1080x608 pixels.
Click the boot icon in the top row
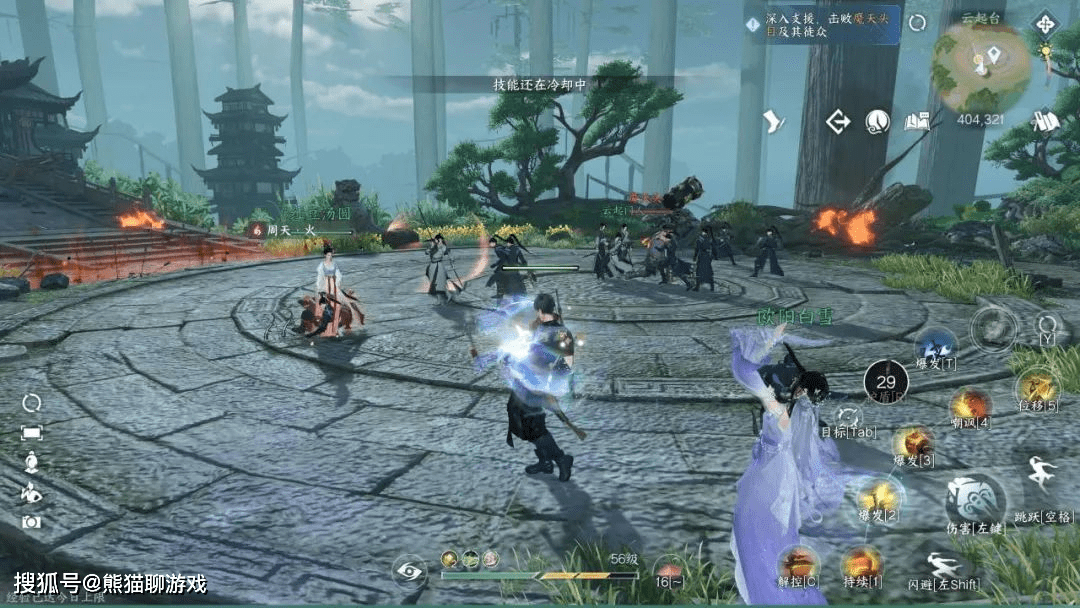pyautogui.click(x=774, y=122)
